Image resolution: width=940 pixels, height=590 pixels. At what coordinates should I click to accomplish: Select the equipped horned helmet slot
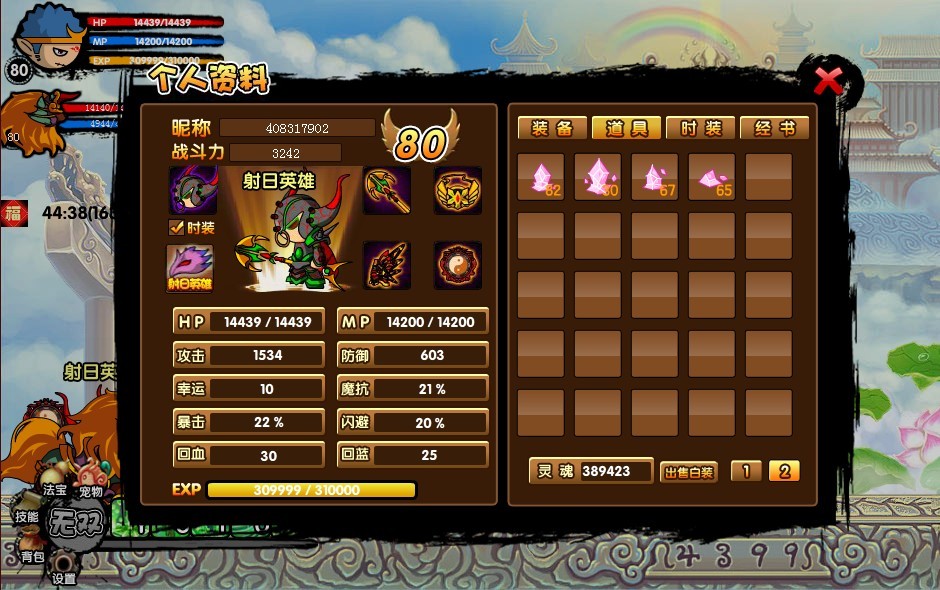pyautogui.click(x=193, y=190)
